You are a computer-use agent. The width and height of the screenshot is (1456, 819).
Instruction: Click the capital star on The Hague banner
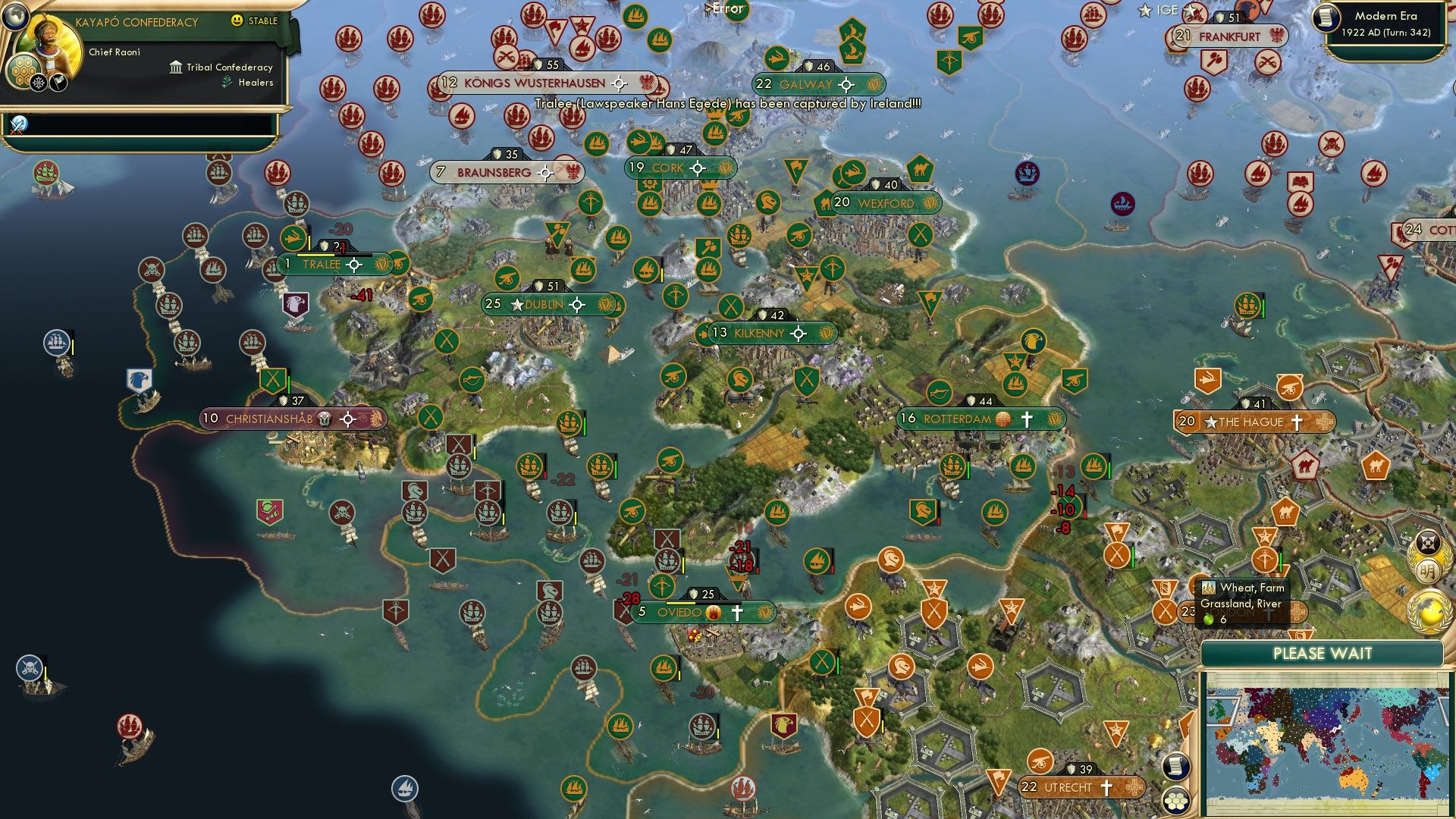(1212, 422)
